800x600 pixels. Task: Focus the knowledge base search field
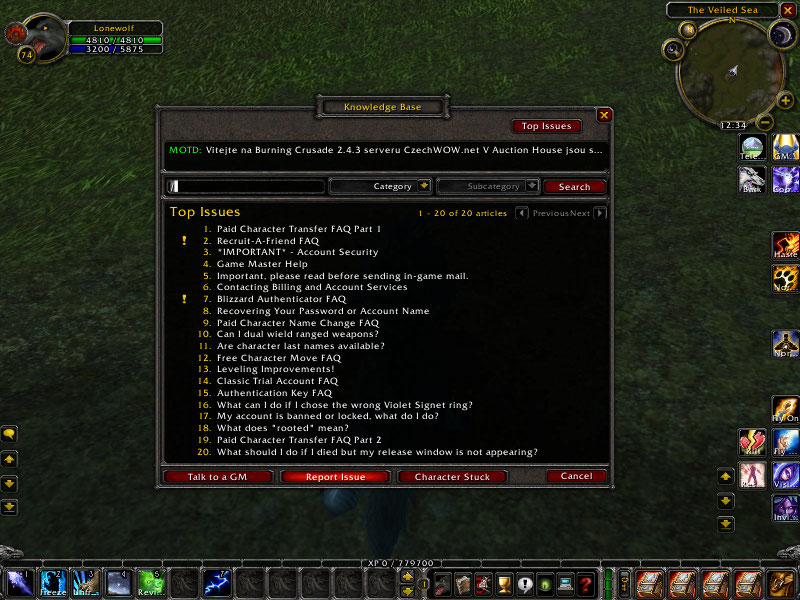pos(250,186)
